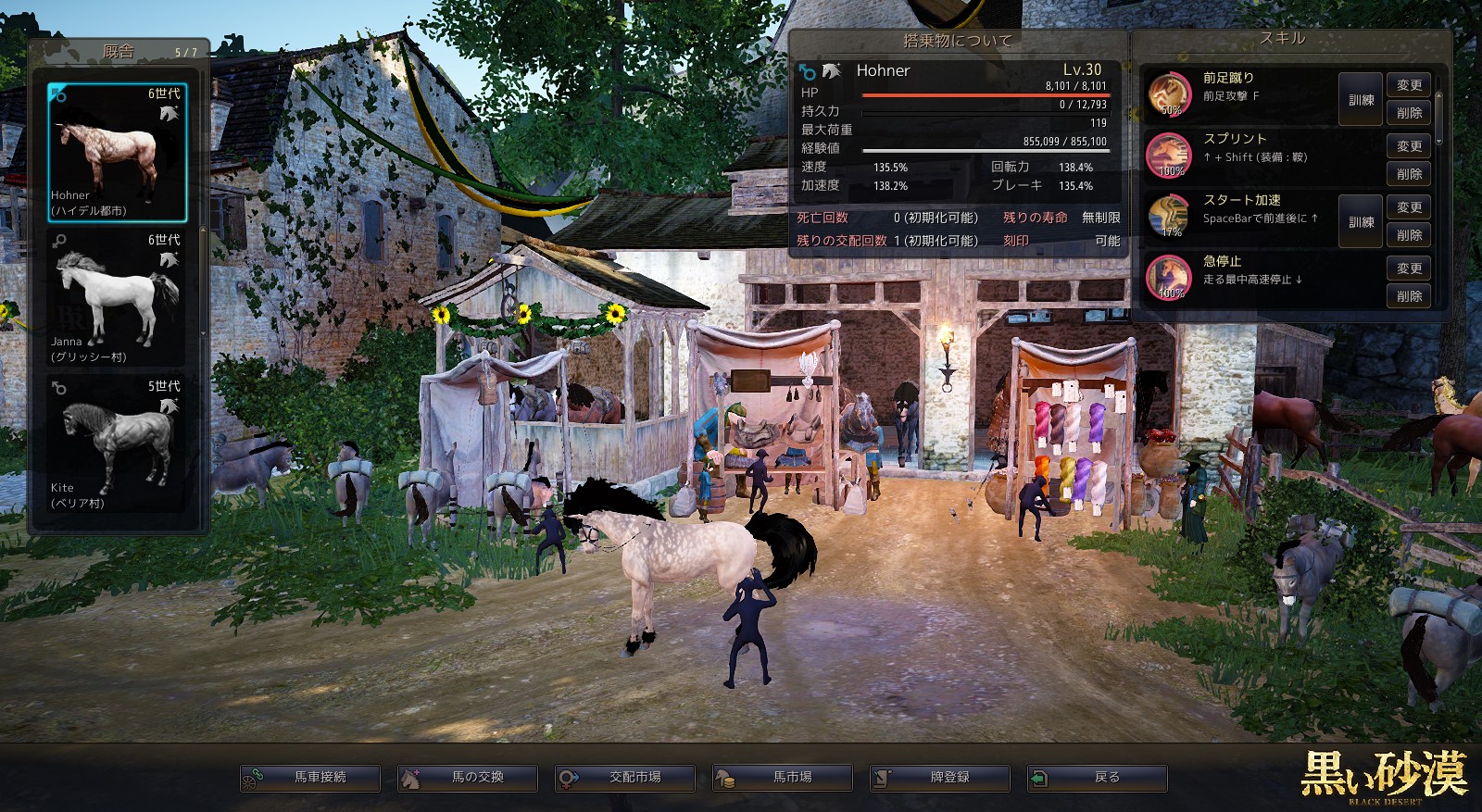The image size is (1482, 812).
Task: Go back with the 戻る button
Action: [1098, 778]
